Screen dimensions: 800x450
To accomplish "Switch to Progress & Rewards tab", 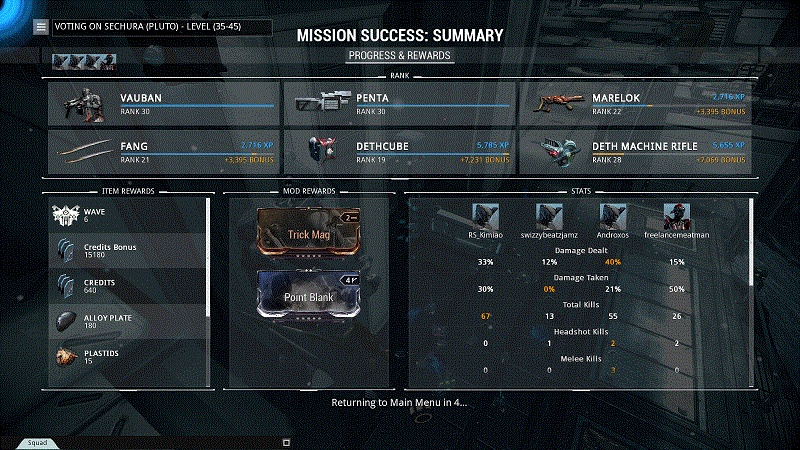I will pos(400,55).
